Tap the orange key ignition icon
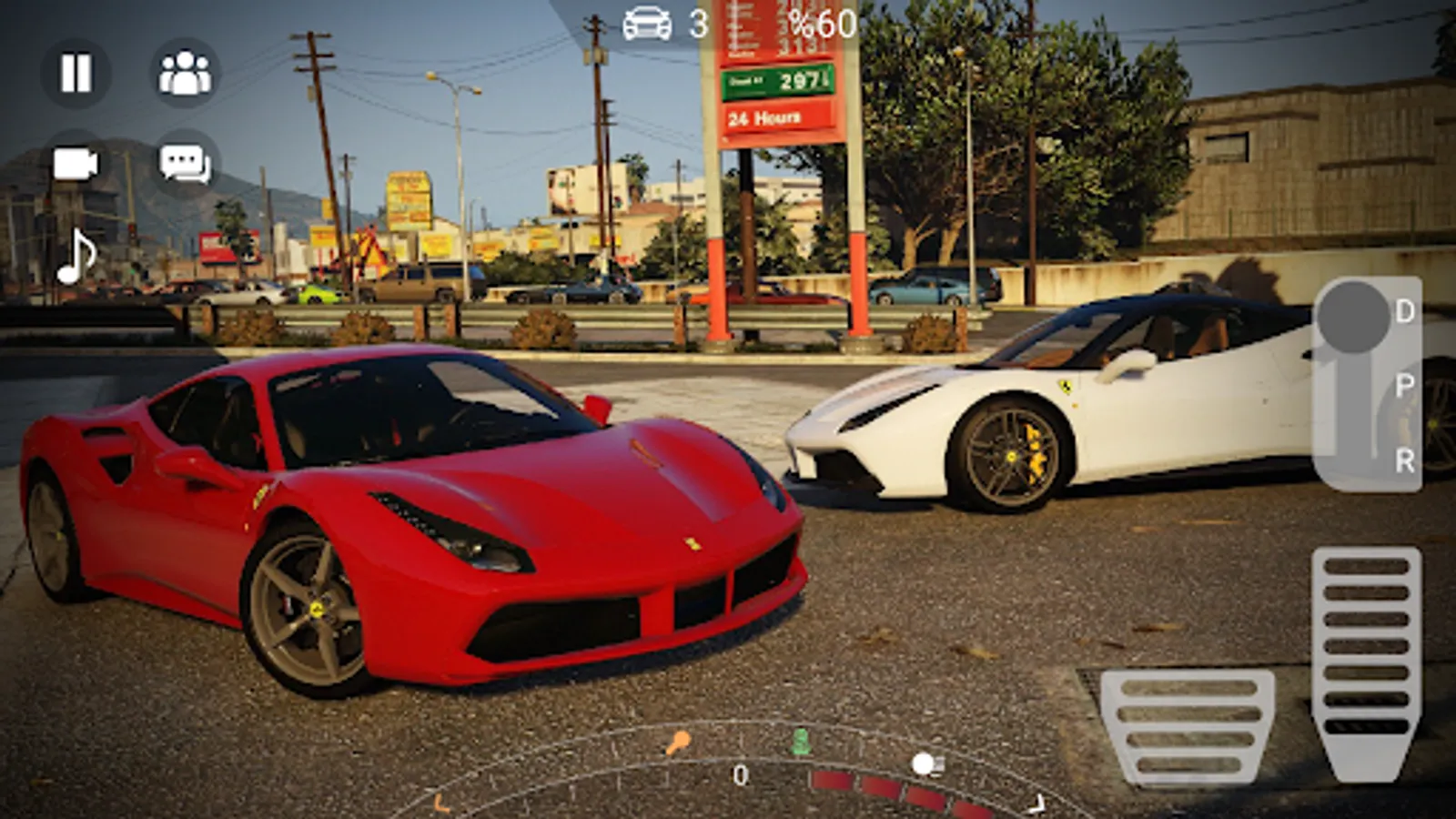This screenshot has height=819, width=1456. coord(677,743)
